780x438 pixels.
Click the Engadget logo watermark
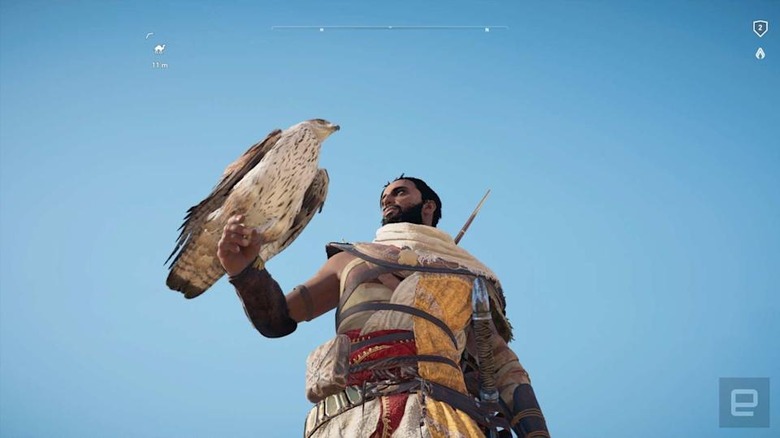pyautogui.click(x=744, y=402)
